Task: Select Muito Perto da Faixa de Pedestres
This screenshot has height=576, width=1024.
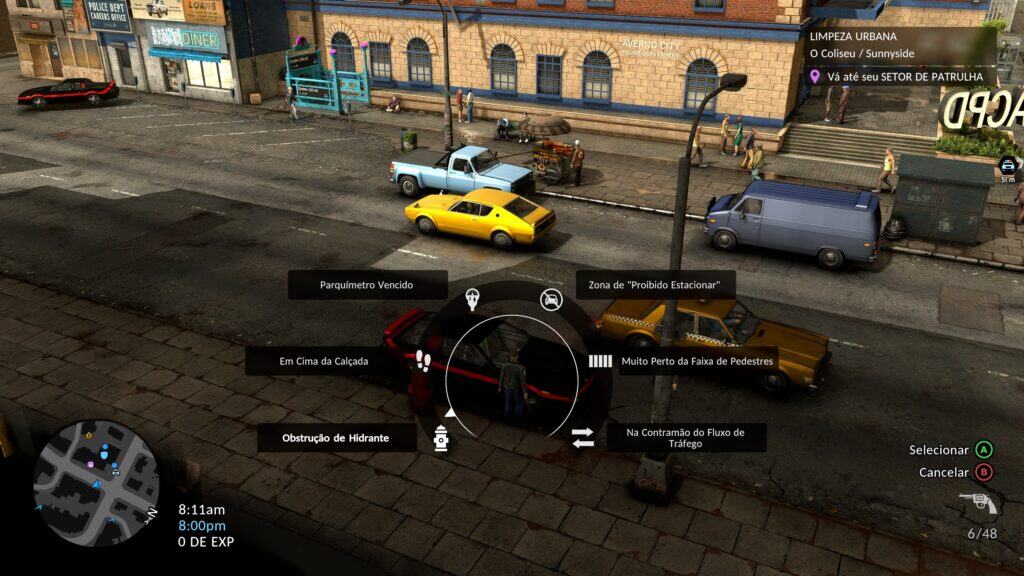Action: (x=697, y=361)
